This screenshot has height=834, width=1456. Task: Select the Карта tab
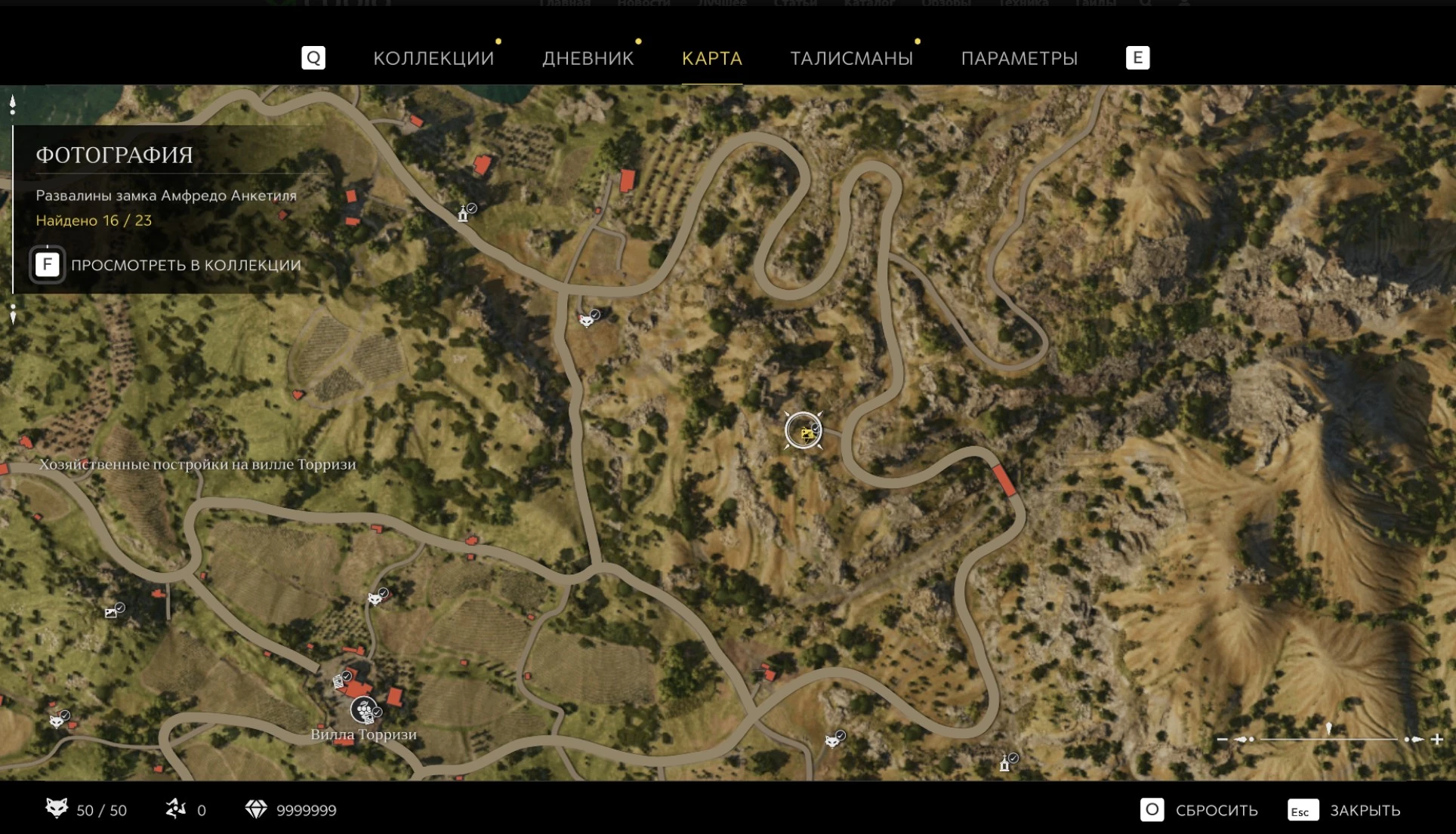(711, 58)
